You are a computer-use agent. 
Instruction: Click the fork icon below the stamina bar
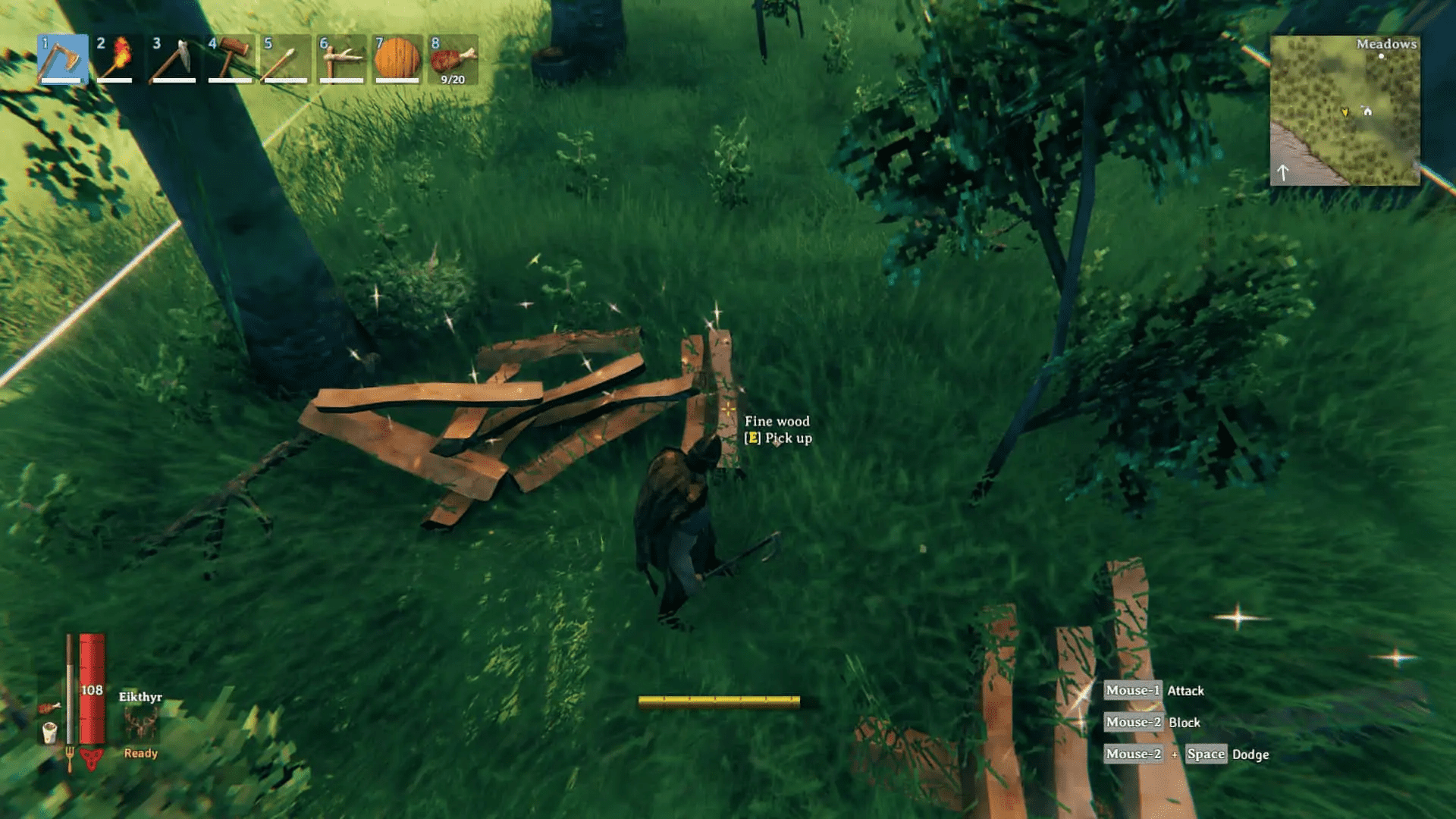71,758
